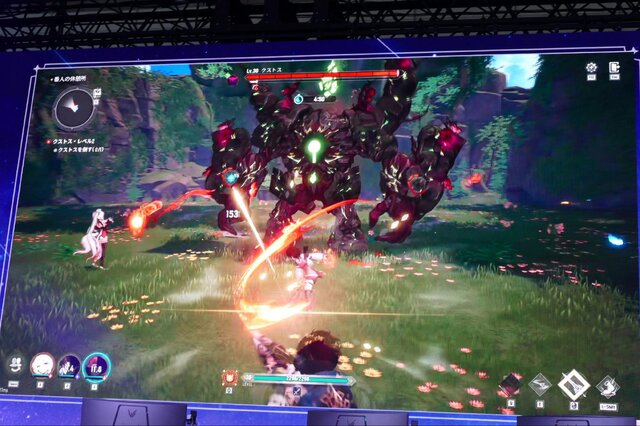
Task: Switch to the dark-haired party character portrait
Action: (x=69, y=366)
